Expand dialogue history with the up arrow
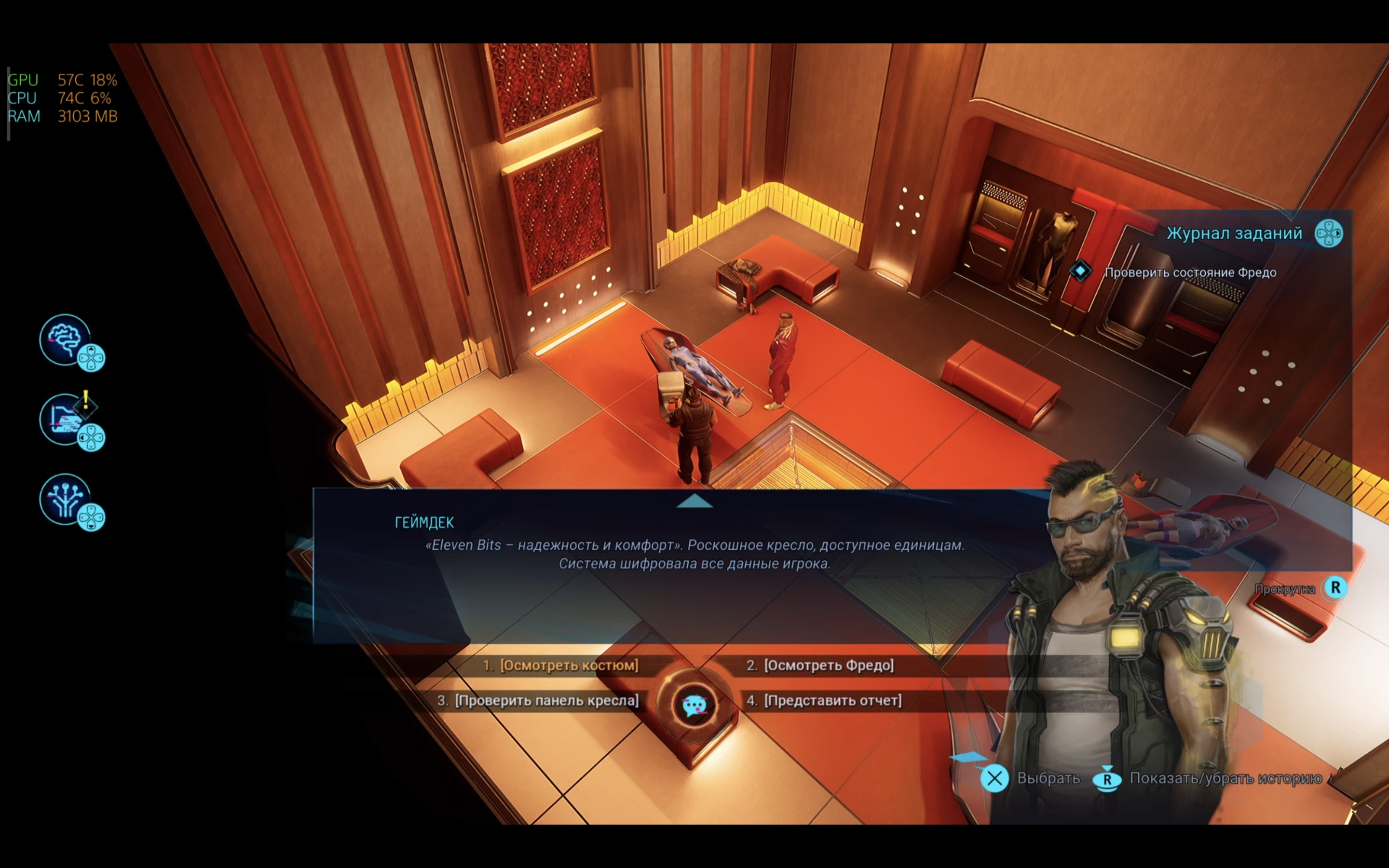The height and width of the screenshot is (868, 1389). 694,501
